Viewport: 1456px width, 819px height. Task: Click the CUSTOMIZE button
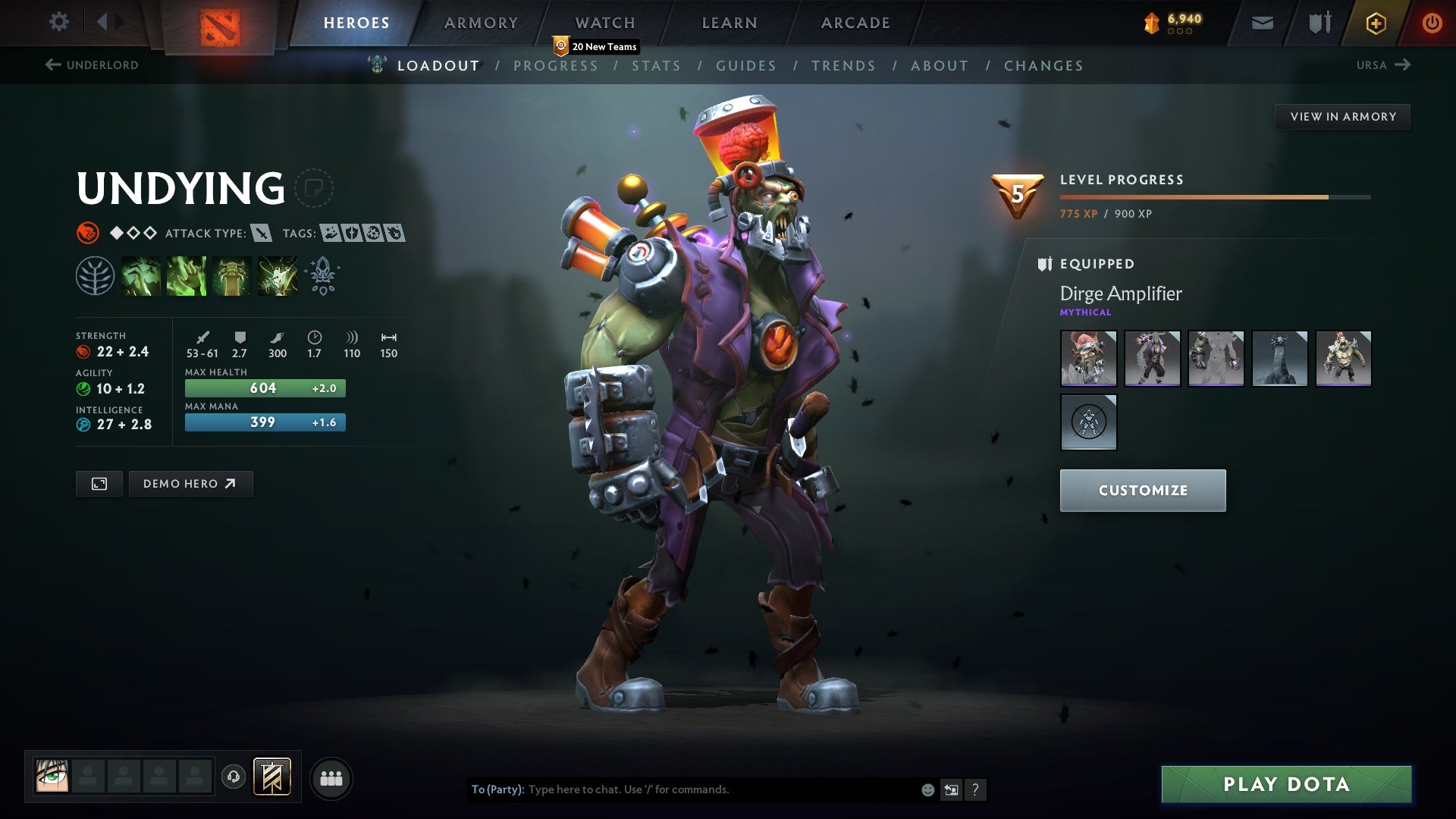1142,490
